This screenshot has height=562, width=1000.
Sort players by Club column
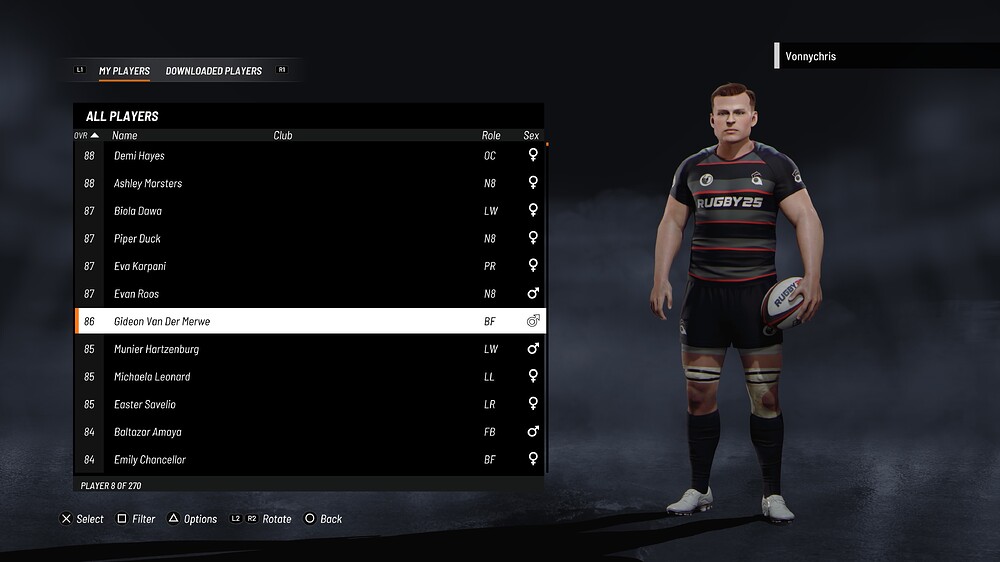[x=283, y=135]
